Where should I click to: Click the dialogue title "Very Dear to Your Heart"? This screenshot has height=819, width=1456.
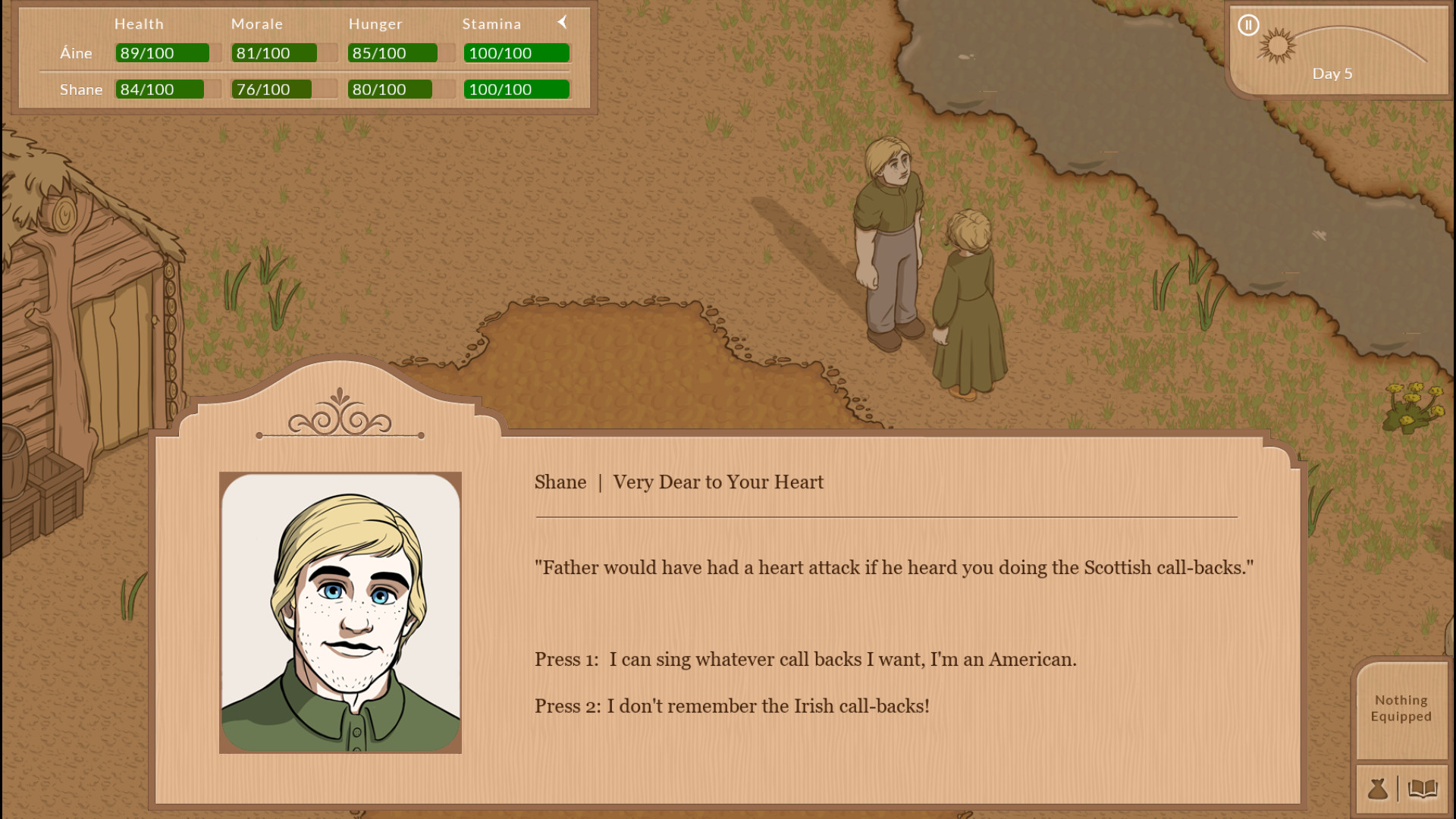pyautogui.click(x=717, y=482)
